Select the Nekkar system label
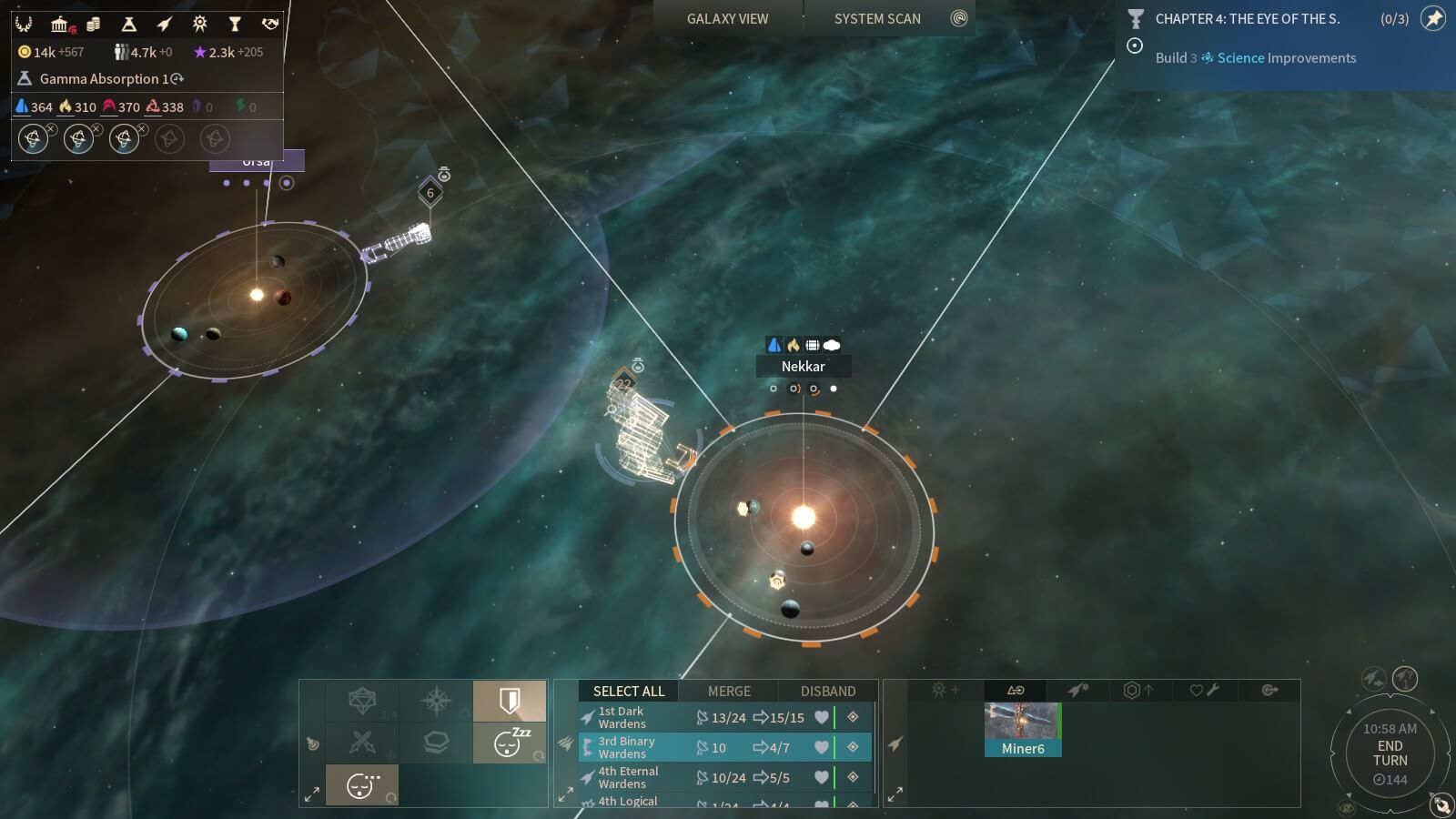 (x=803, y=366)
